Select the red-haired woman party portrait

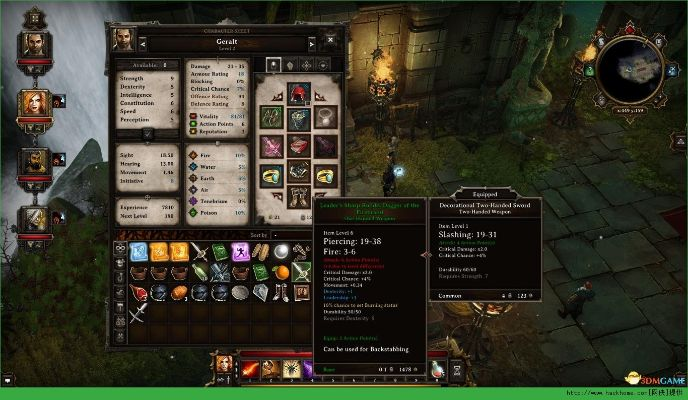click(32, 103)
